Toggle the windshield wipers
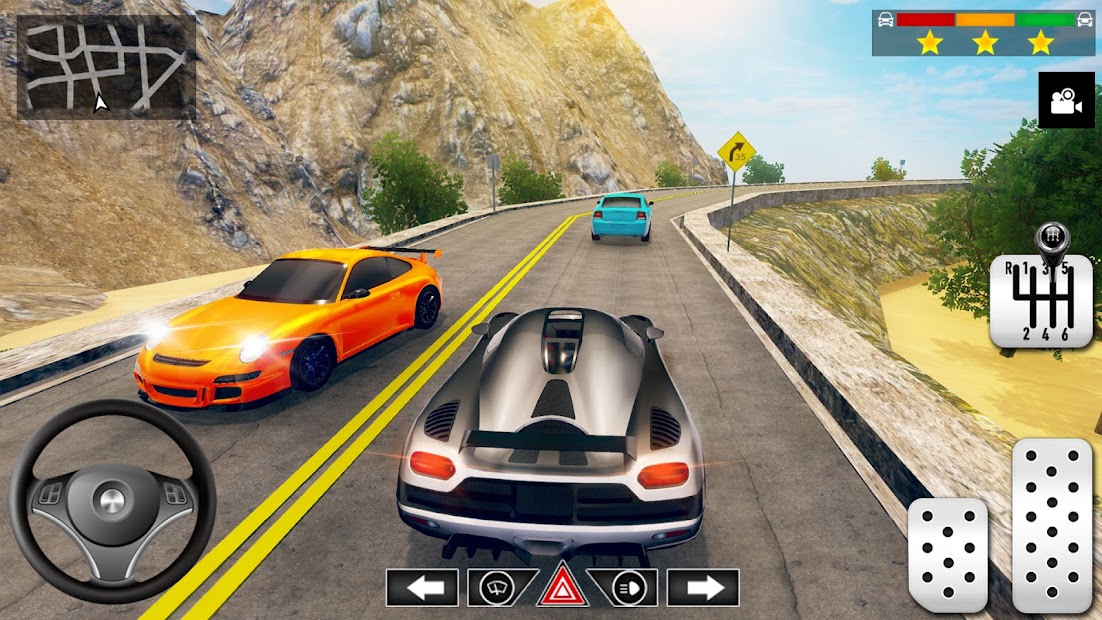This screenshot has height=620, width=1102. tap(496, 588)
